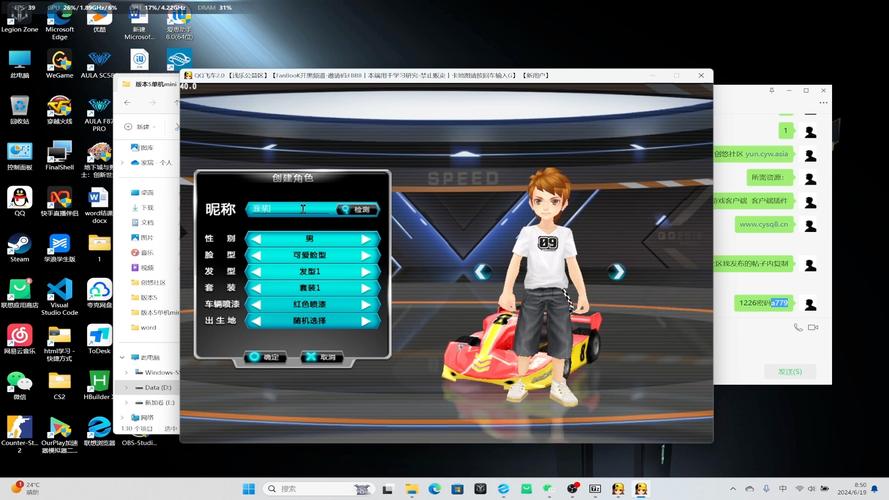Open the Windows Start menu on the taskbar
The width and height of the screenshot is (889, 500).
point(248,489)
